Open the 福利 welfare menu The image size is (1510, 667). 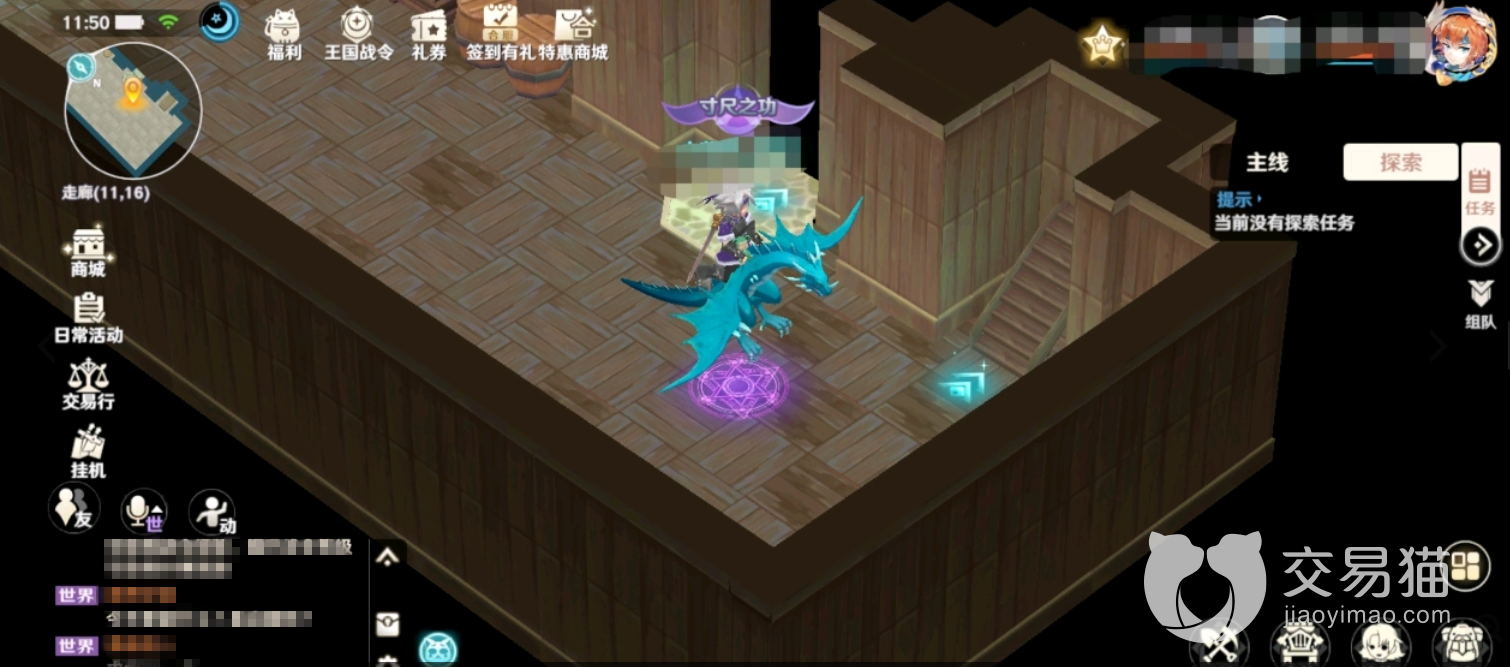click(x=284, y=32)
